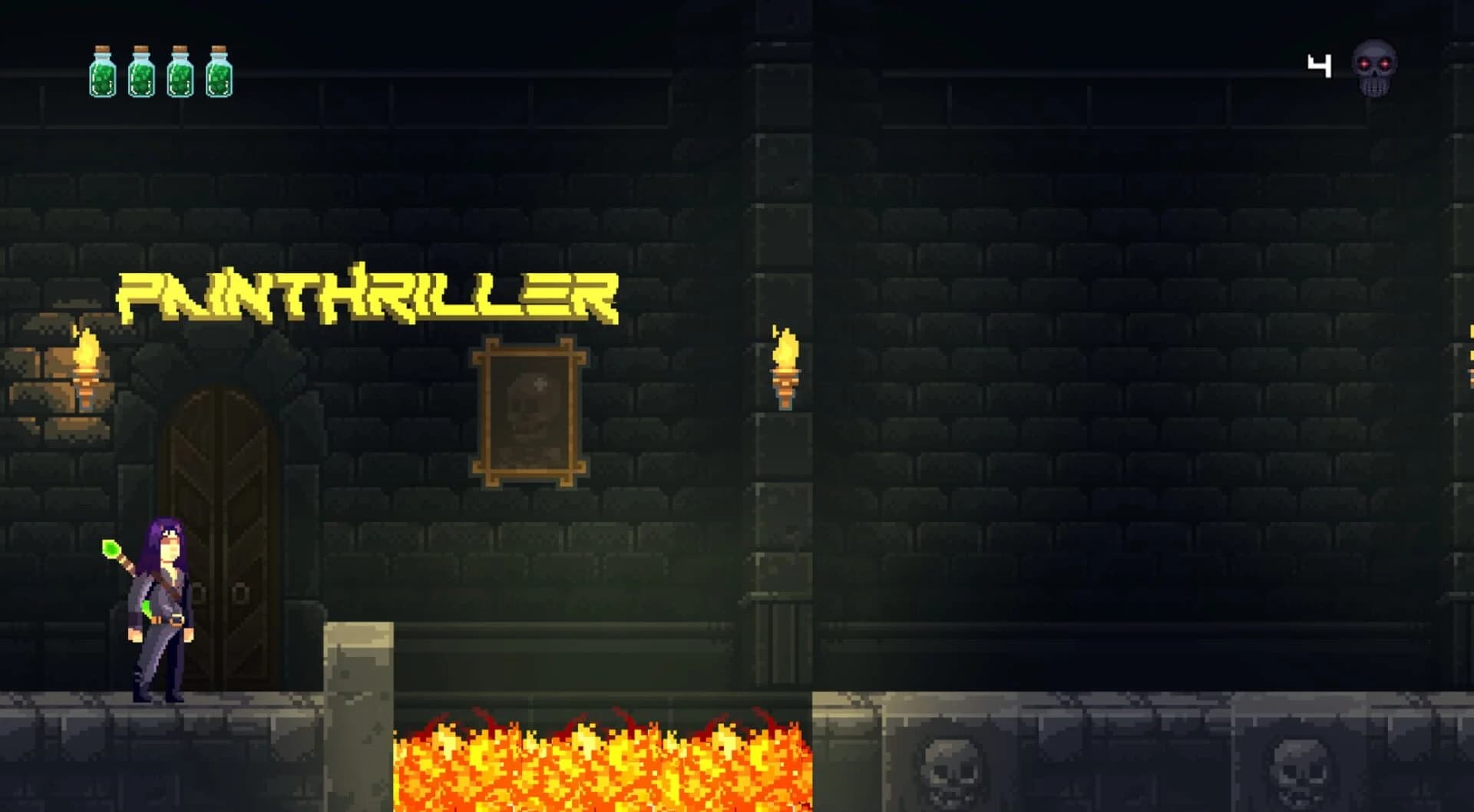This screenshot has height=812, width=1474.
Task: Select the rightmost green potion bottle
Action: [x=220, y=73]
